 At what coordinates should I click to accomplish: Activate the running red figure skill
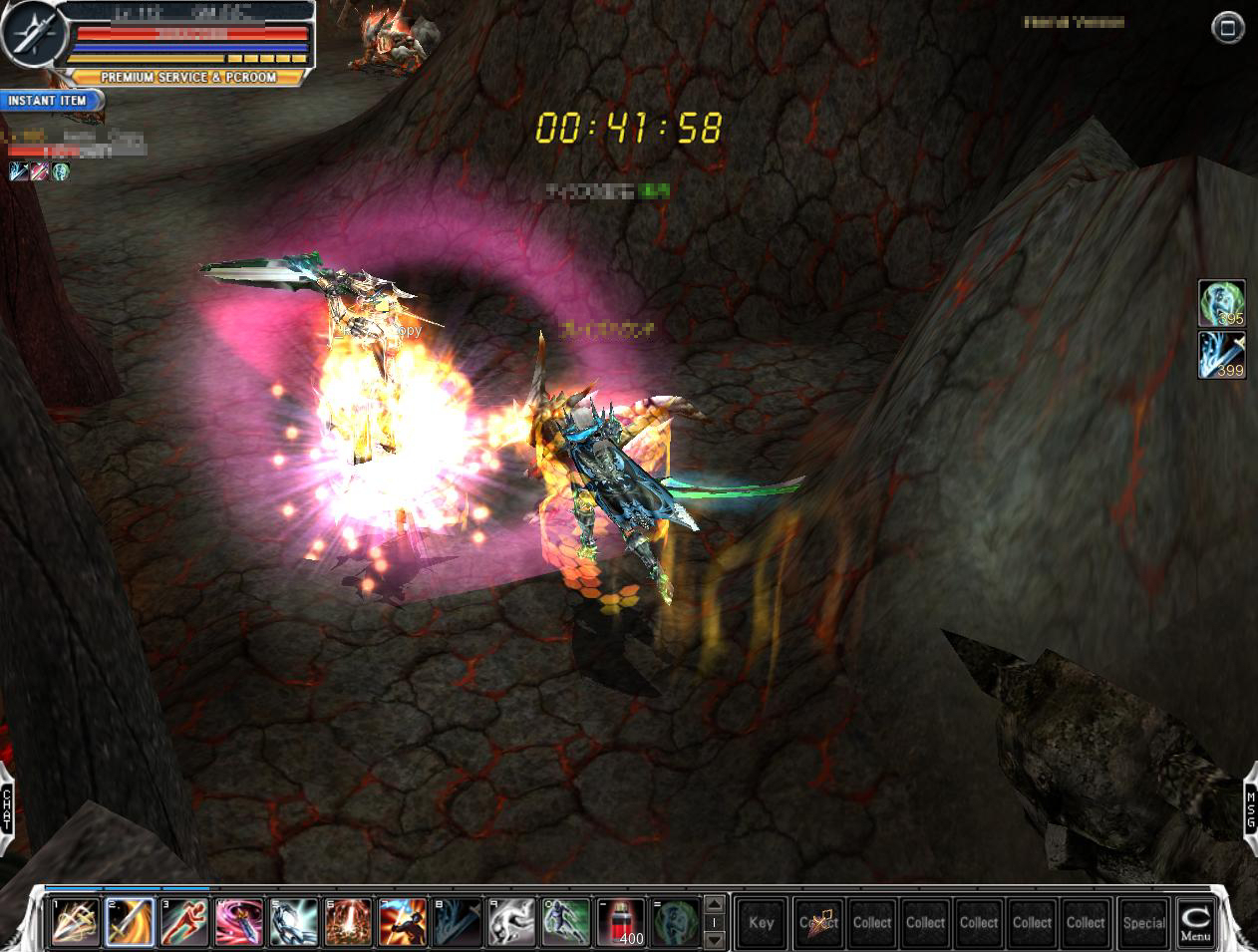point(183,922)
